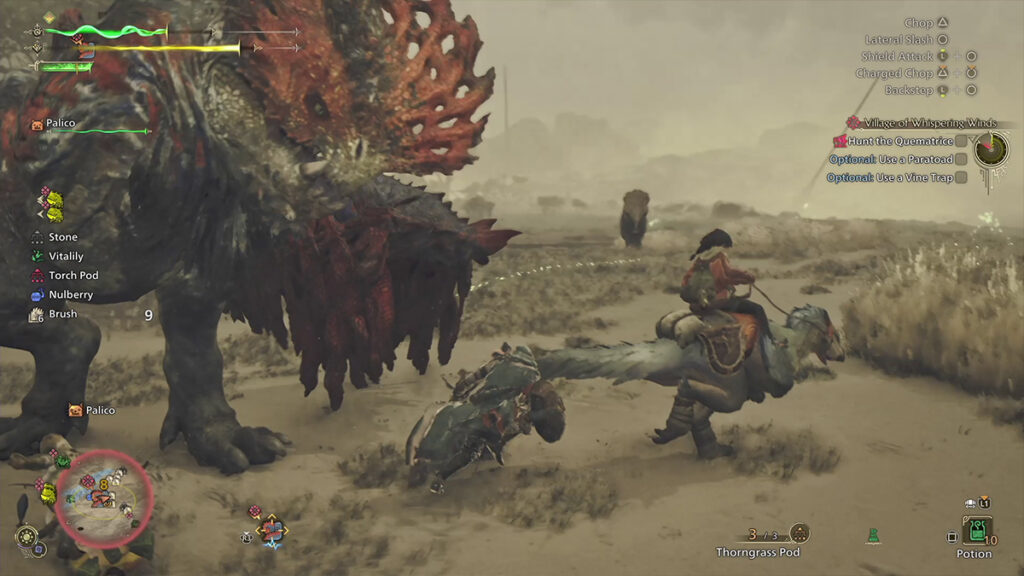Click the Palico name tag above its health bar
1024x576 pixels.
60,123
